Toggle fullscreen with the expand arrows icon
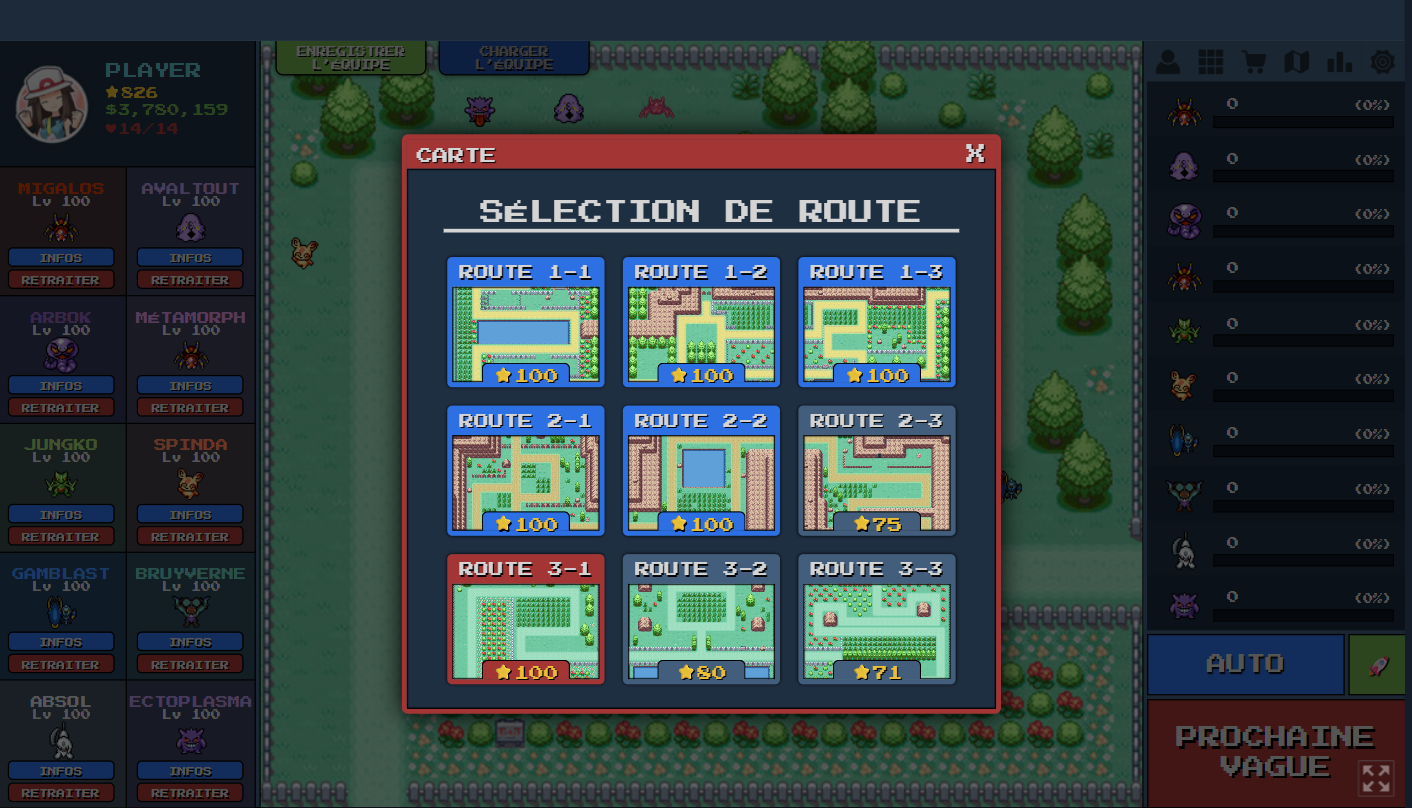The image size is (1412, 808). pos(1376,778)
